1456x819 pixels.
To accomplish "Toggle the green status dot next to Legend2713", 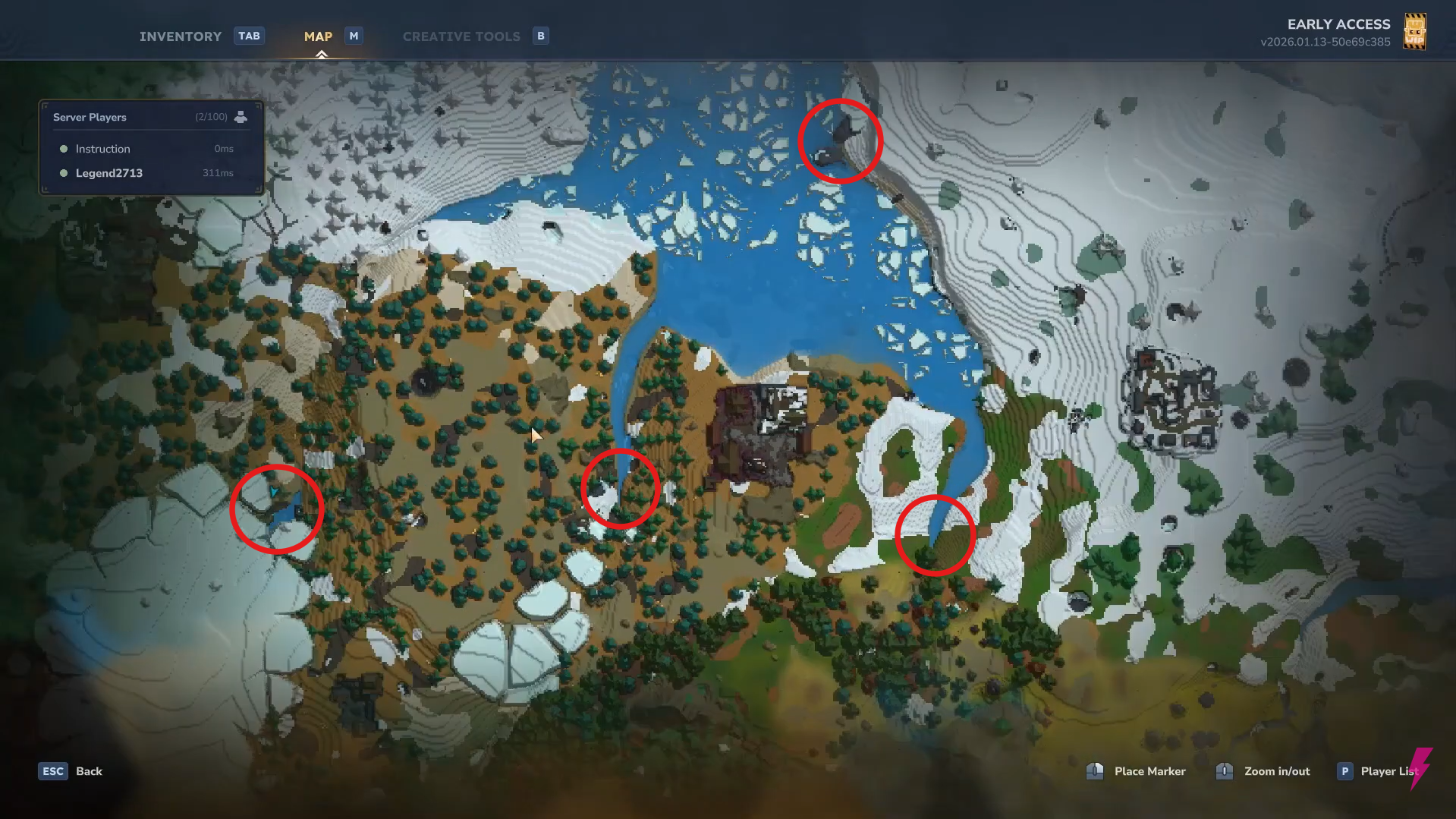I will (64, 173).
